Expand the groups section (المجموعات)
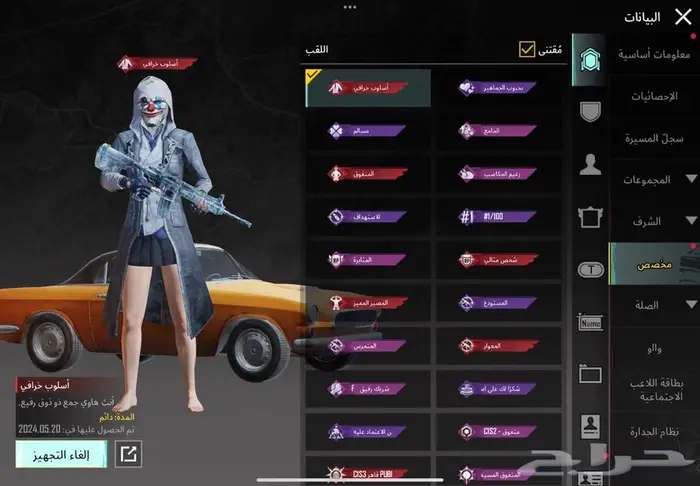700x486 pixels. click(654, 179)
